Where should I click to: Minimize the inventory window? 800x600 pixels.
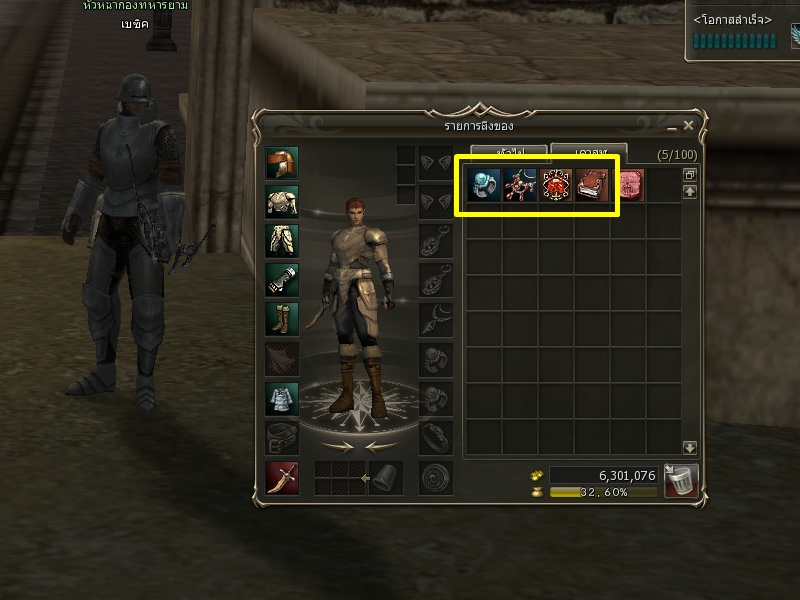click(x=671, y=128)
